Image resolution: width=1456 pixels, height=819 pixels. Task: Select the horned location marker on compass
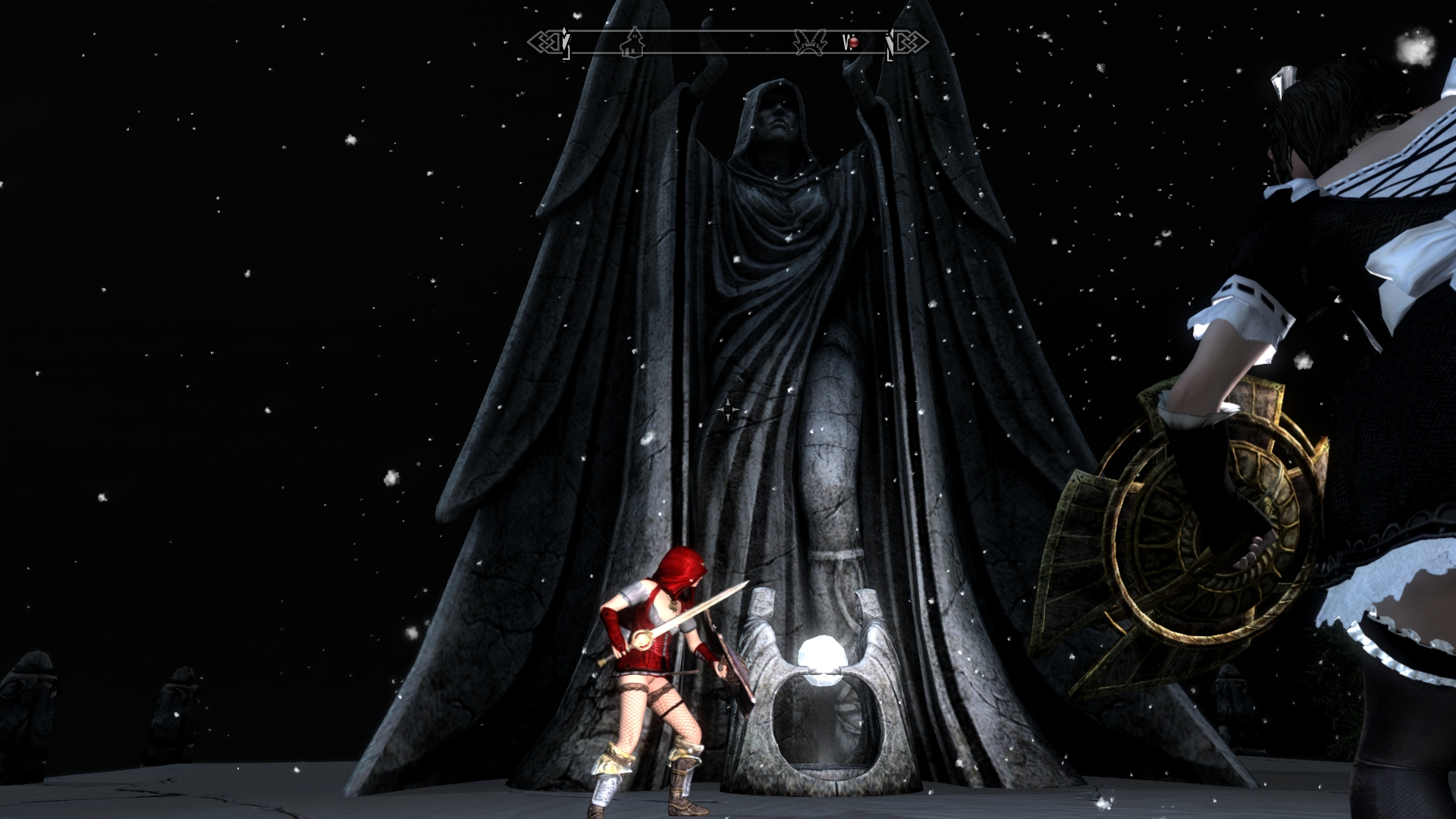click(809, 42)
